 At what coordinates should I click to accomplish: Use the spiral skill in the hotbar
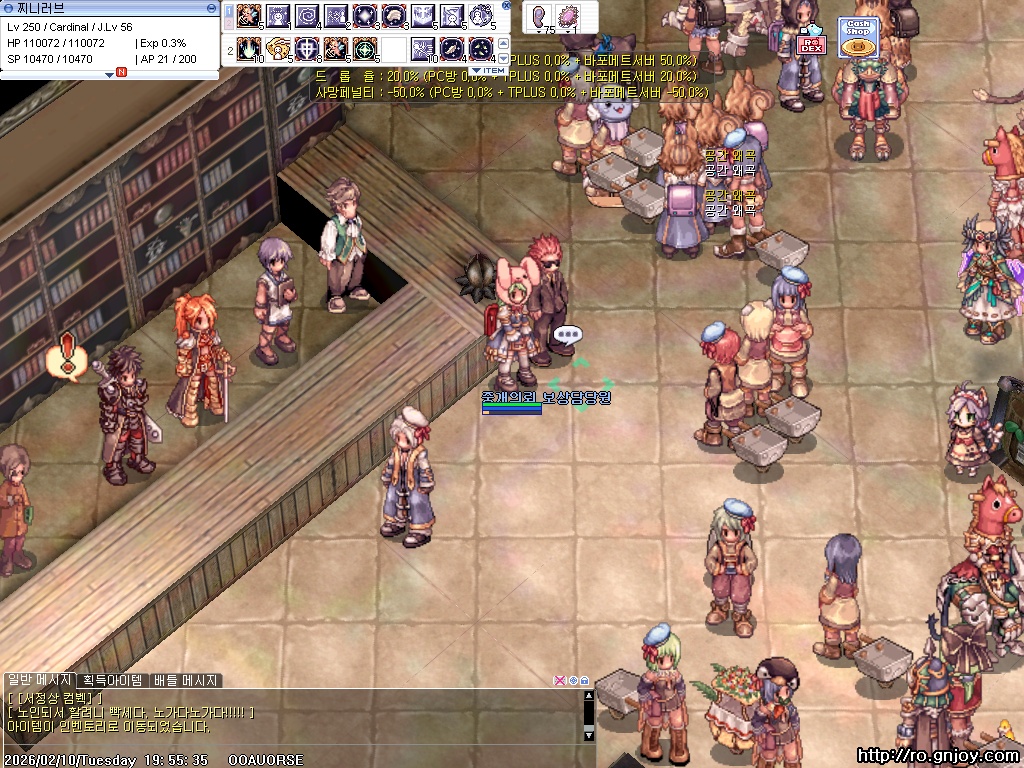coord(305,15)
